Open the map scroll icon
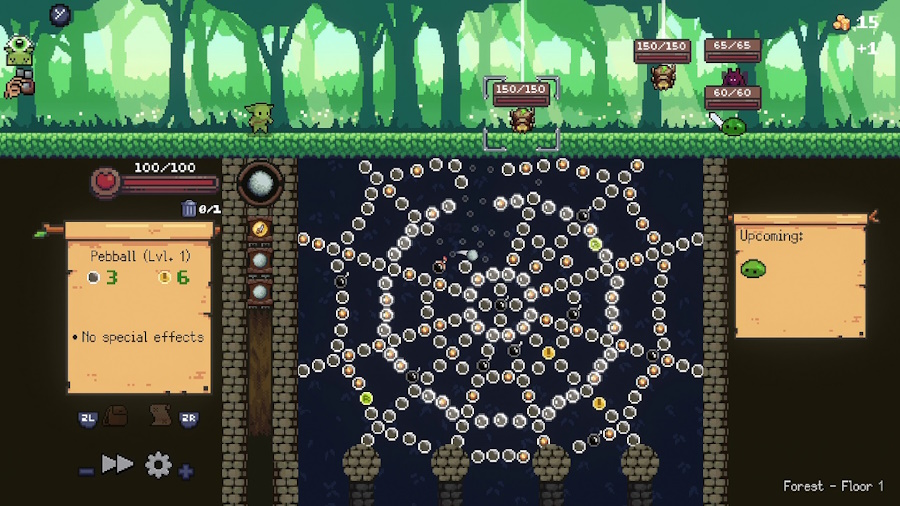Viewport: 900px width, 506px height. (x=158, y=417)
